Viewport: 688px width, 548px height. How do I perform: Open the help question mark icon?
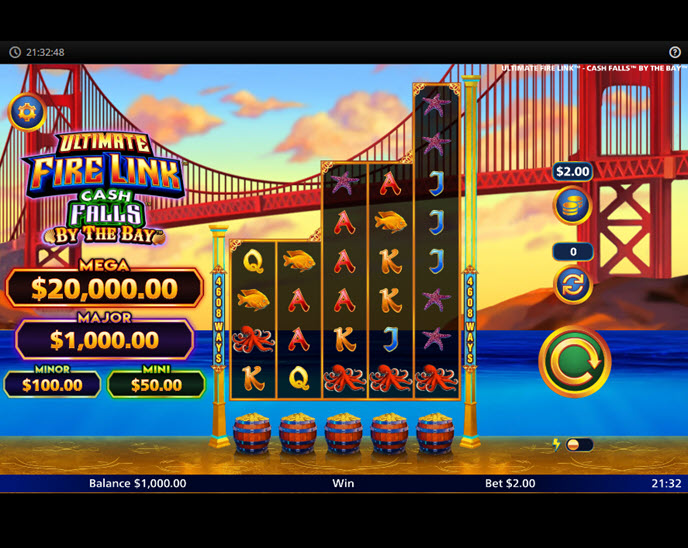[674, 52]
